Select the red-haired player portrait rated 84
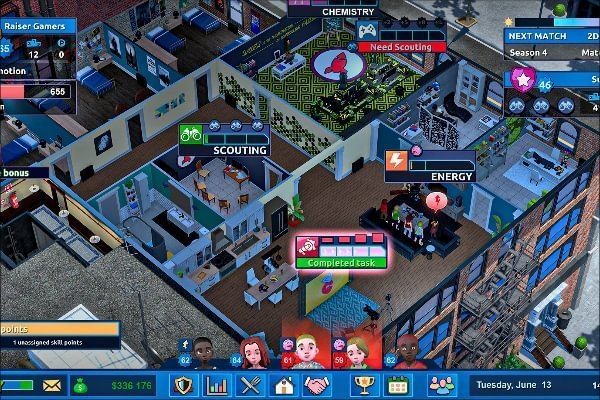 (x=253, y=353)
